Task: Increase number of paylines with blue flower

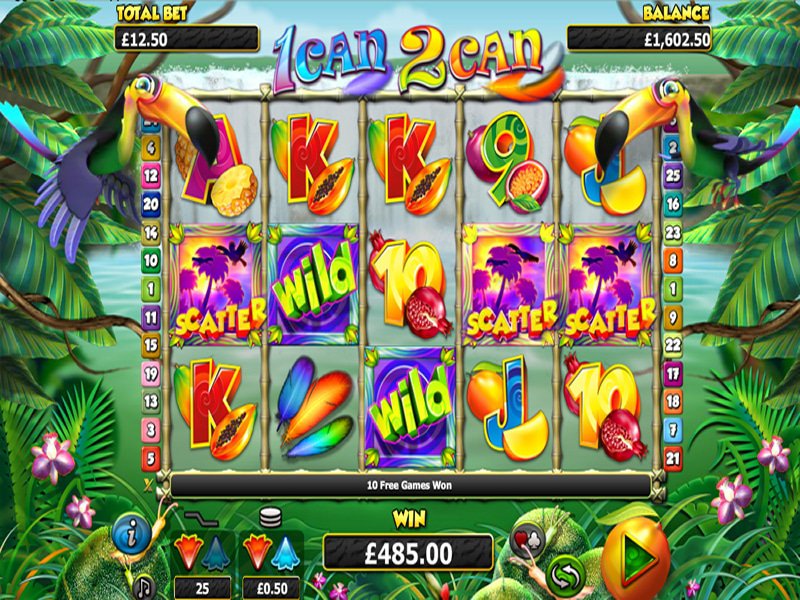Action: pos(215,551)
